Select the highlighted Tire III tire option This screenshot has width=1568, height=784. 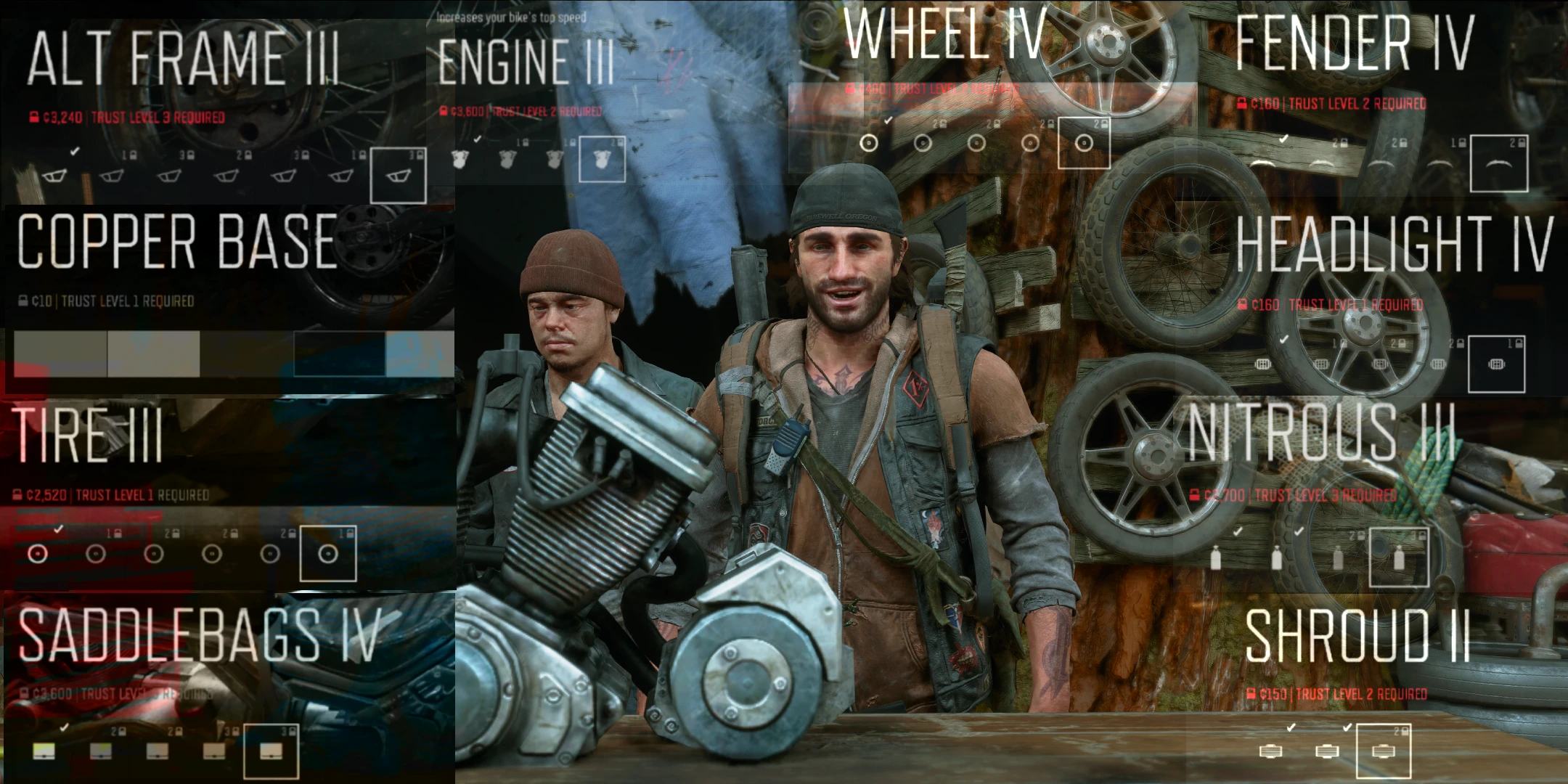tap(327, 554)
